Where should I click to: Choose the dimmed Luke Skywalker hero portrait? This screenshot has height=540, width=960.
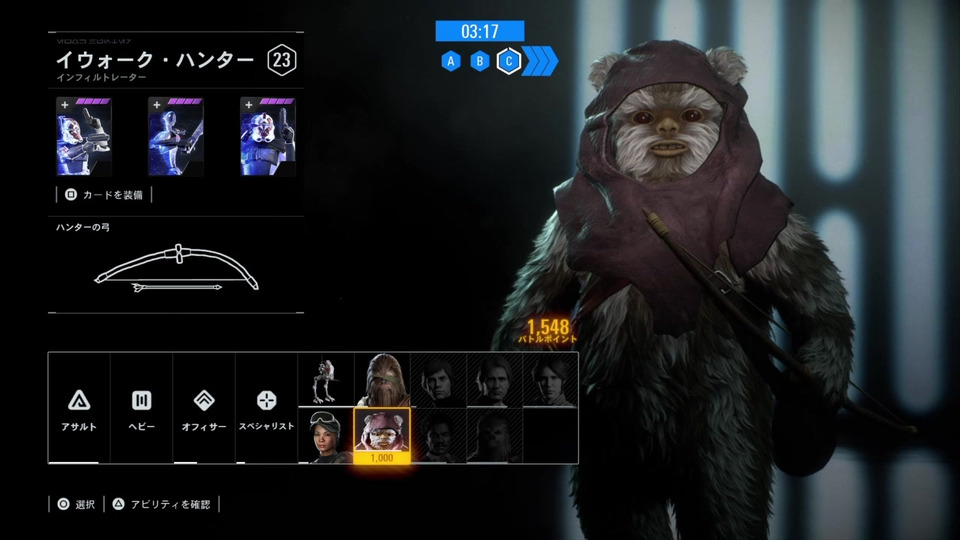point(438,380)
